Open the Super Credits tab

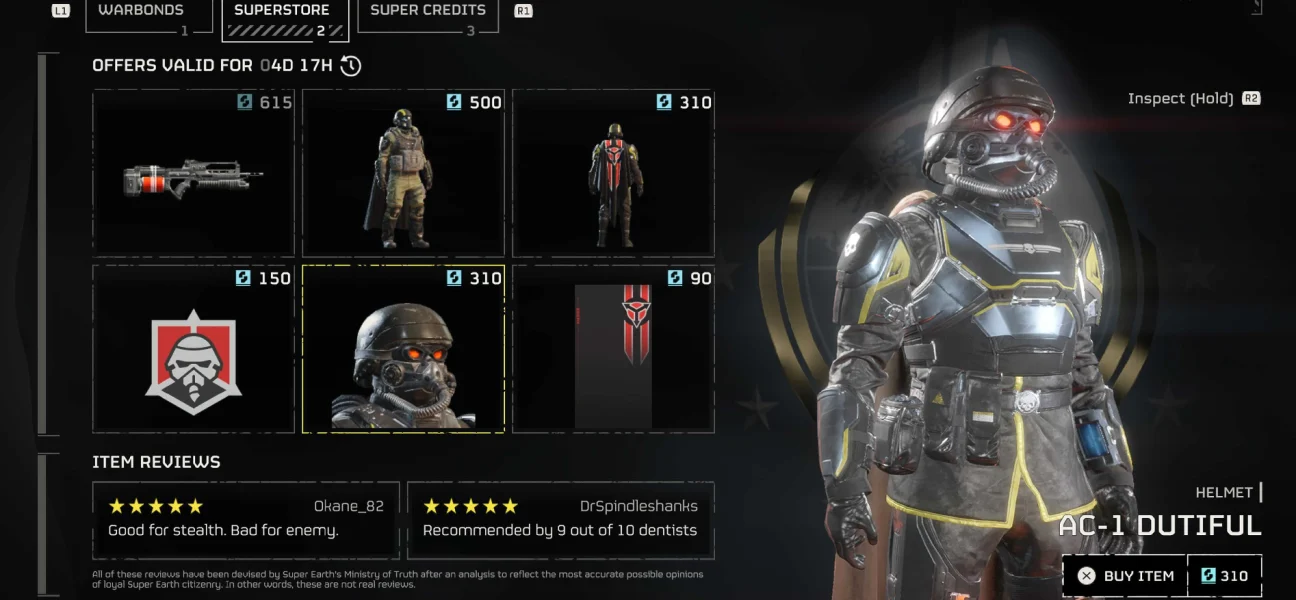[x=427, y=14]
